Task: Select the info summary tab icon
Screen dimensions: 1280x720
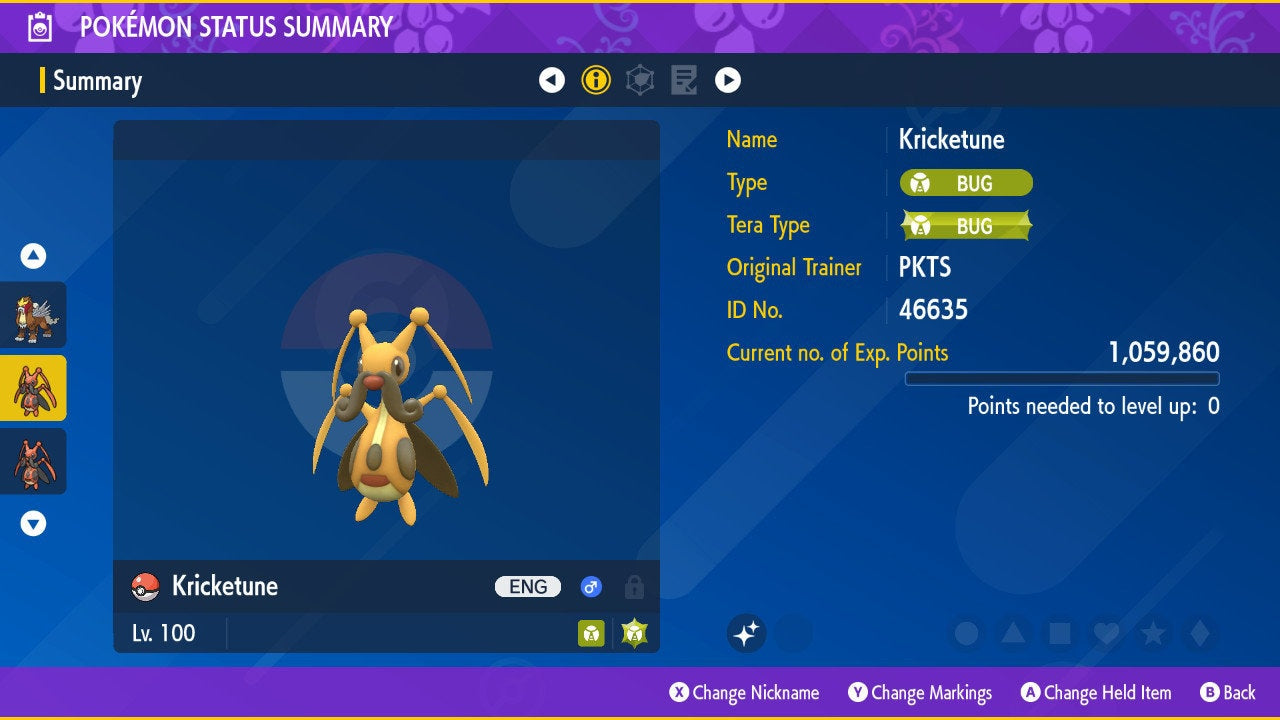Action: coord(596,80)
